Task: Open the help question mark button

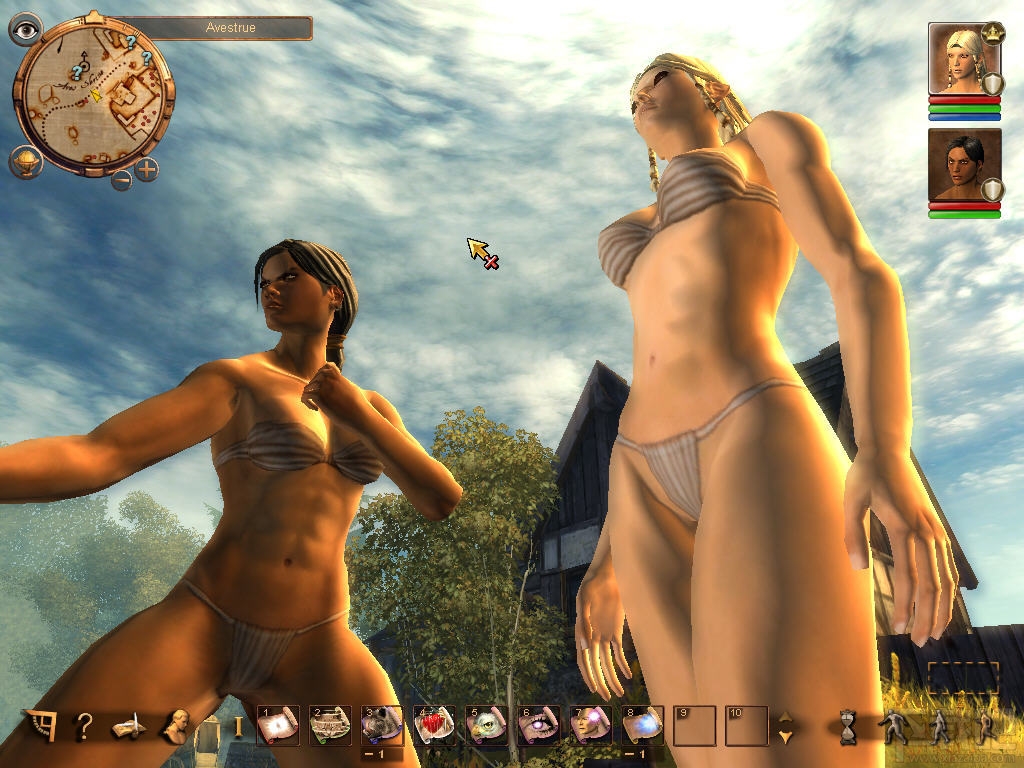Action: (x=85, y=725)
